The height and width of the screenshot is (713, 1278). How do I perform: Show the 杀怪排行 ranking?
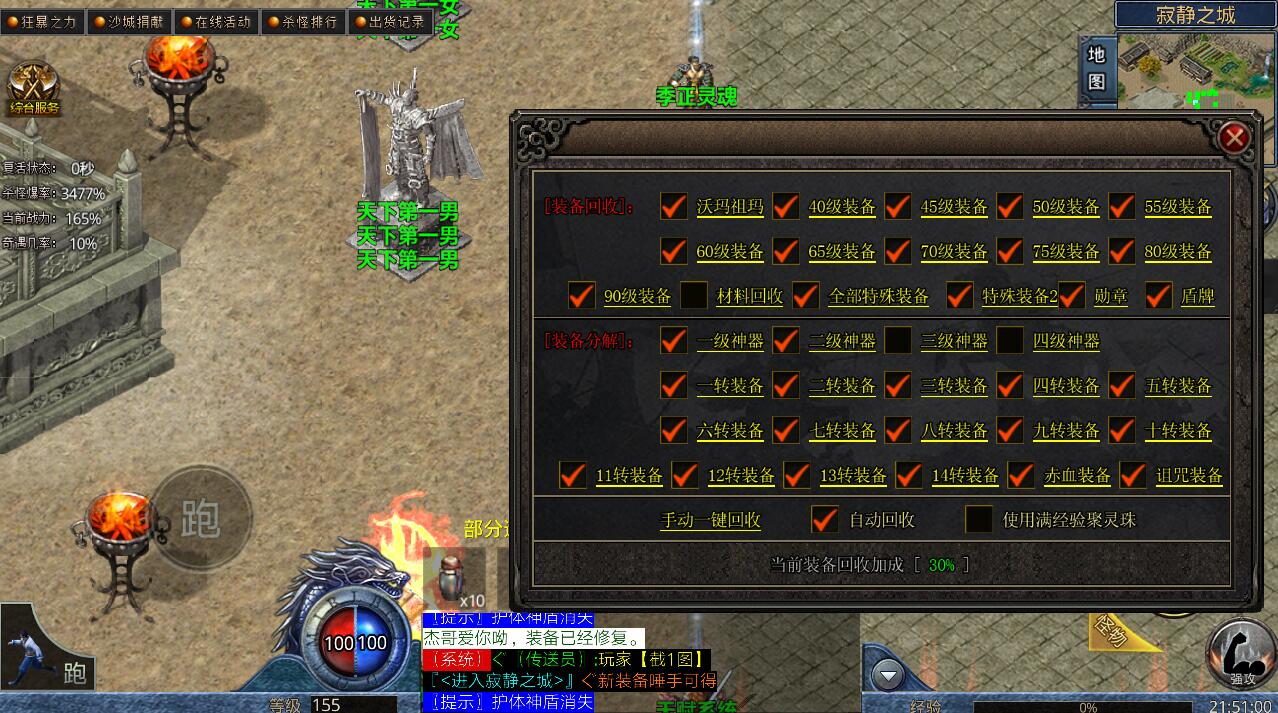coord(303,21)
